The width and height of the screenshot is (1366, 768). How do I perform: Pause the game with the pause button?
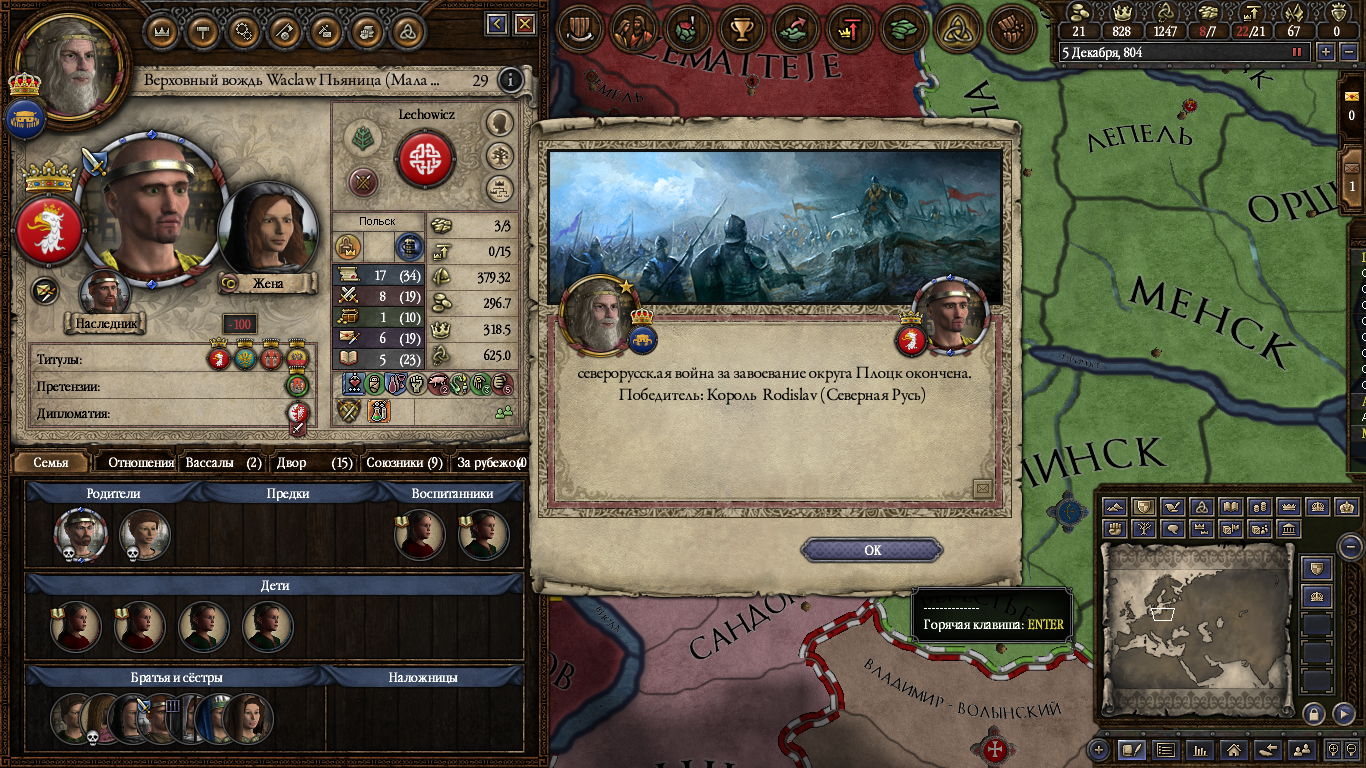tap(1298, 52)
